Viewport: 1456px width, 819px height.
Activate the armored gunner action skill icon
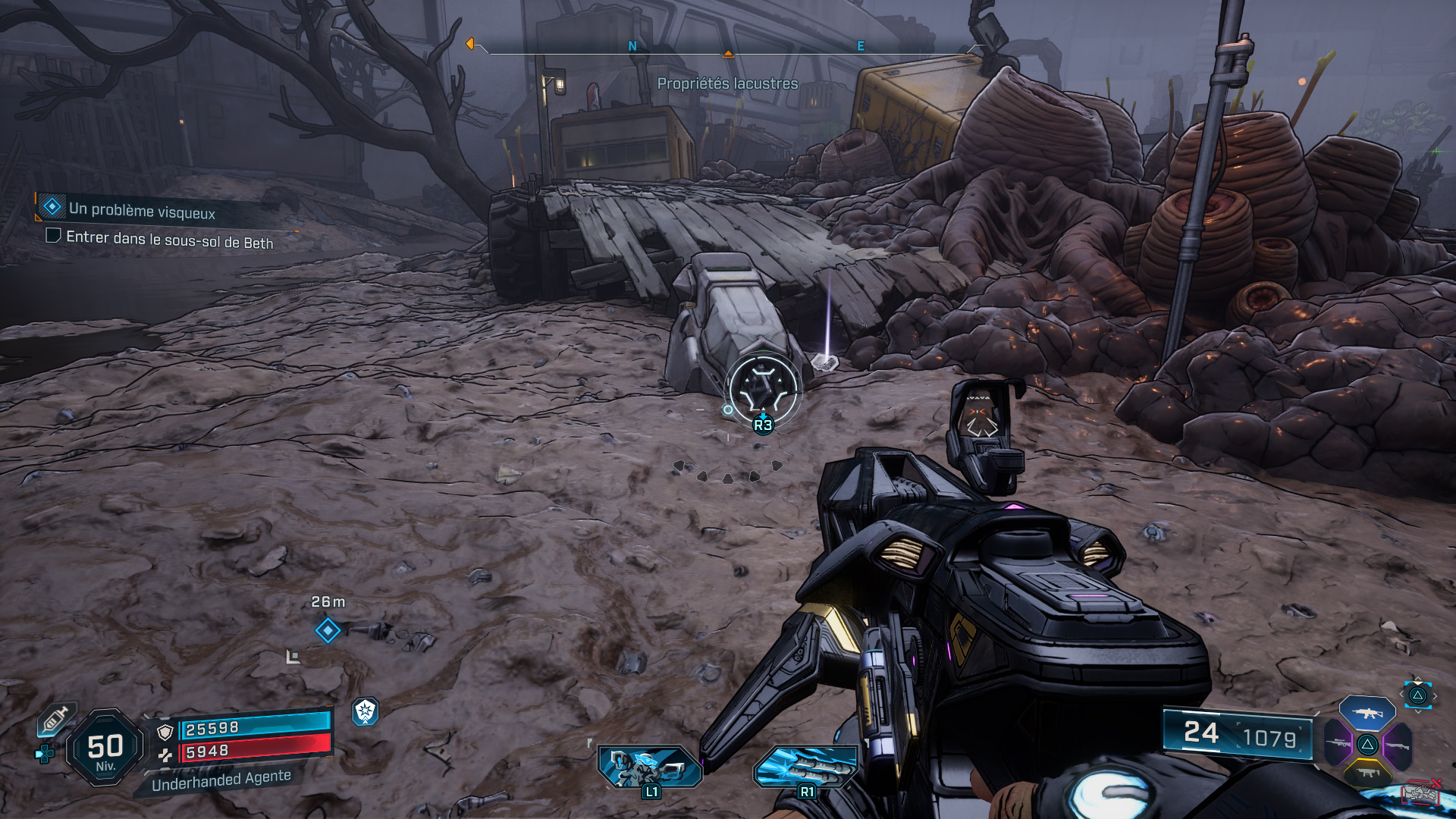coord(649,767)
